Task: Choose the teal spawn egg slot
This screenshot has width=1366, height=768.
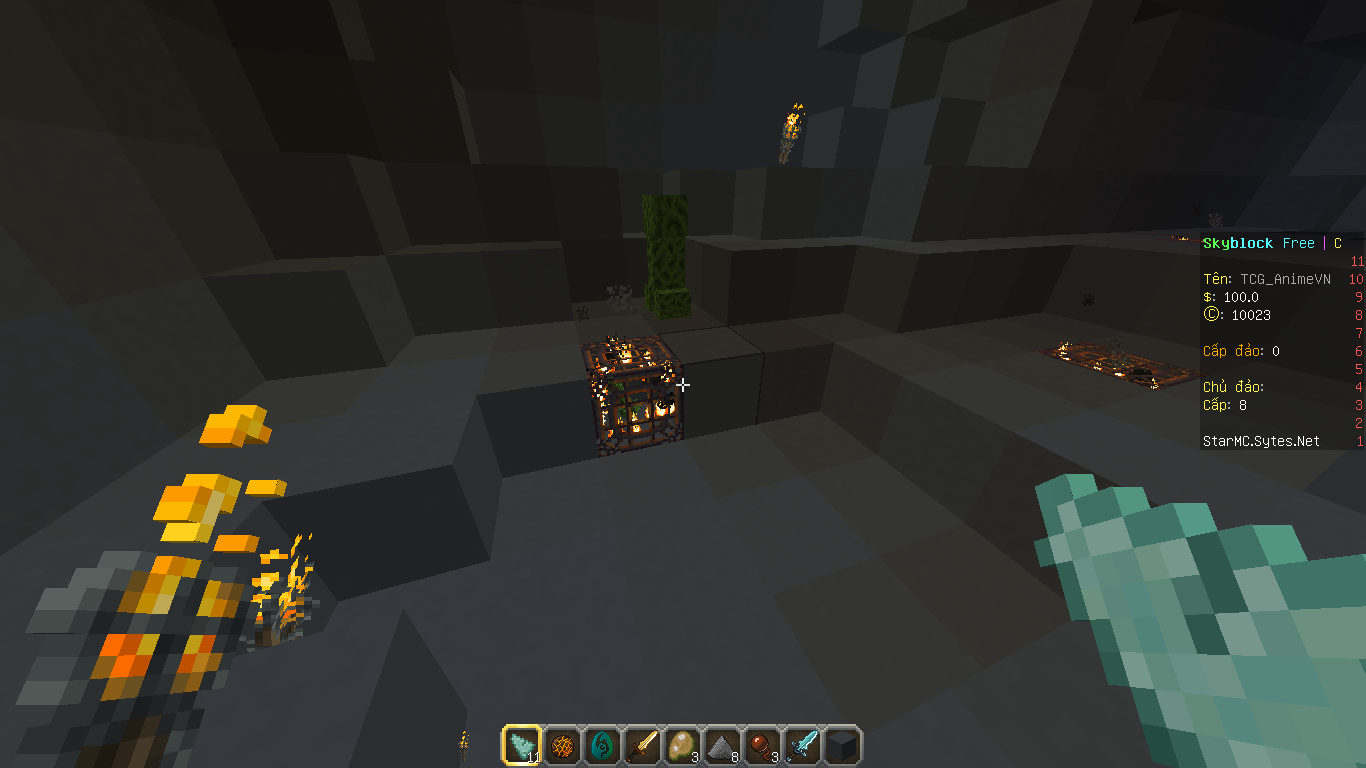Action: coord(602,746)
